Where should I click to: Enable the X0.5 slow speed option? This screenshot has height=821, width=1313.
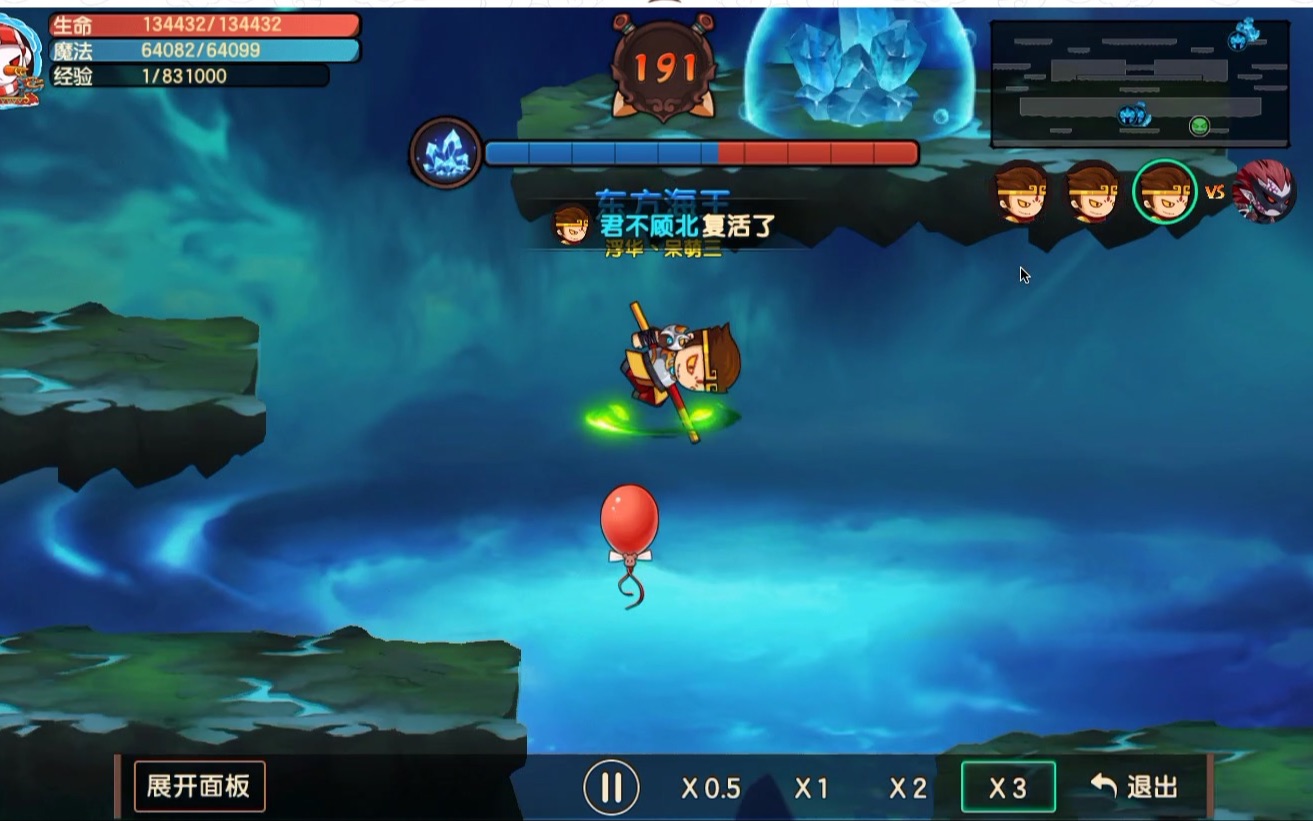tap(711, 788)
